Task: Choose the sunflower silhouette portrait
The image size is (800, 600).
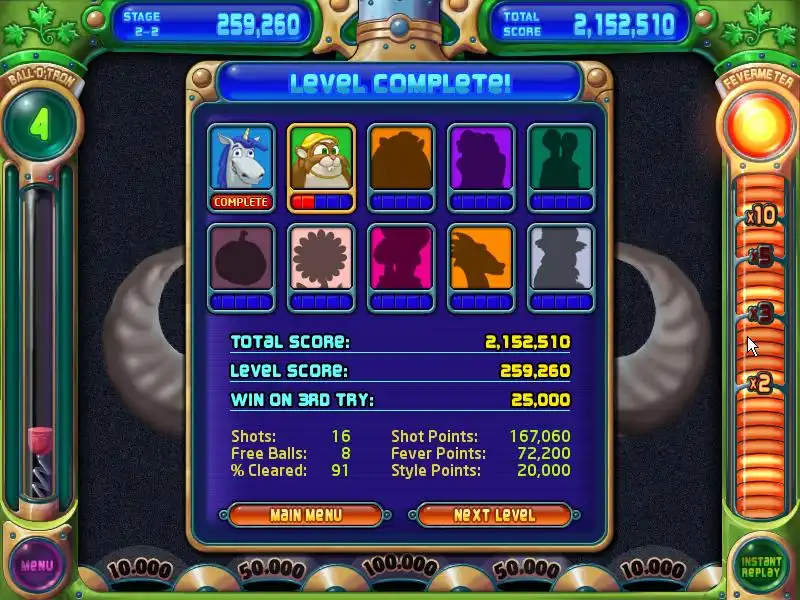Action: [x=321, y=259]
